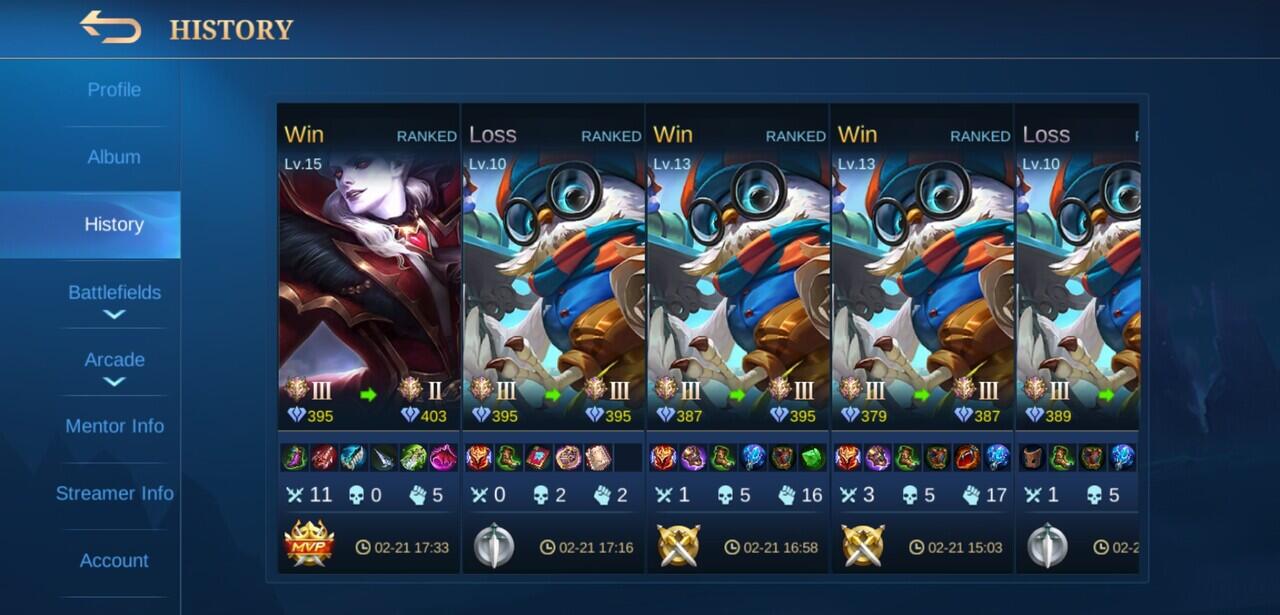Open the win match from 02-21 16:58

737,300
